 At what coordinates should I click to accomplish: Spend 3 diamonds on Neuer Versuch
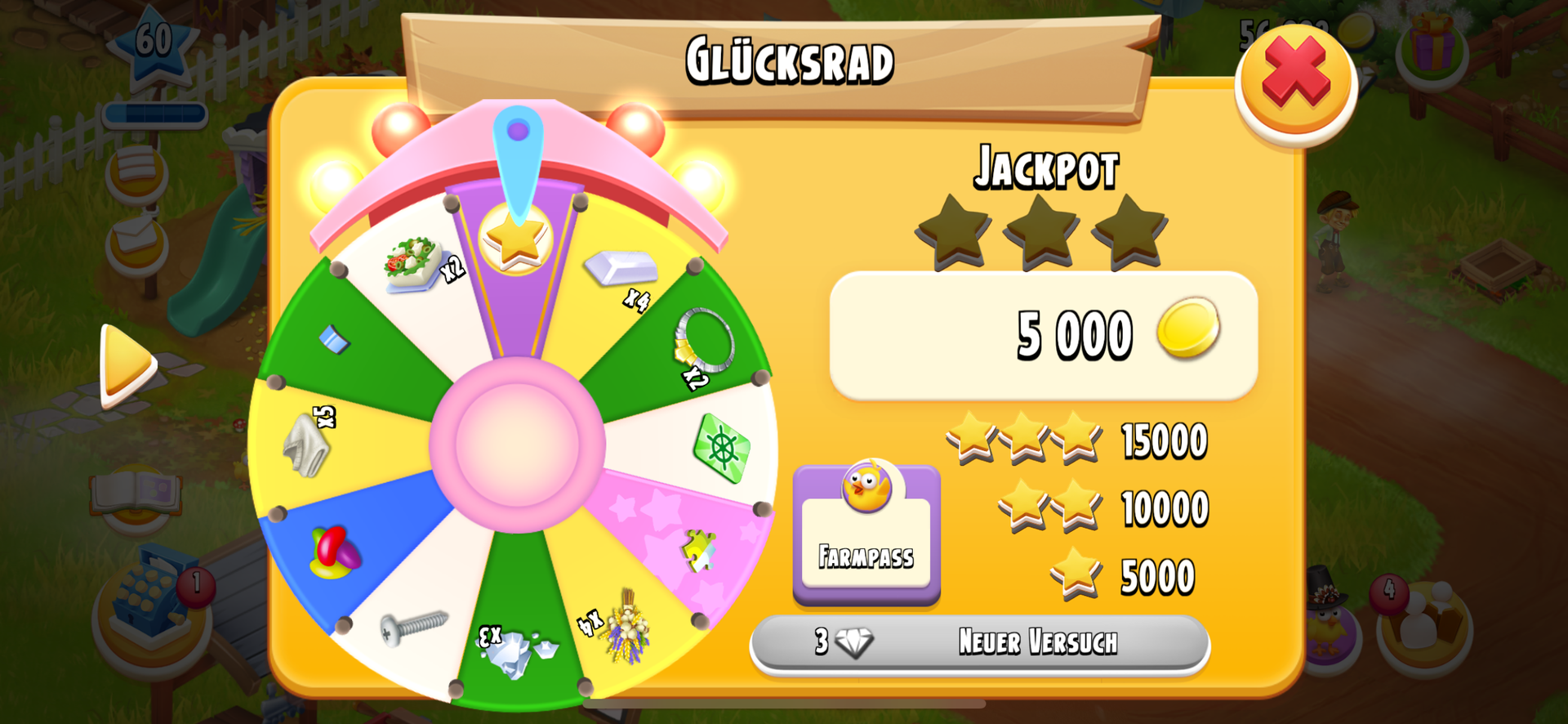point(980,642)
